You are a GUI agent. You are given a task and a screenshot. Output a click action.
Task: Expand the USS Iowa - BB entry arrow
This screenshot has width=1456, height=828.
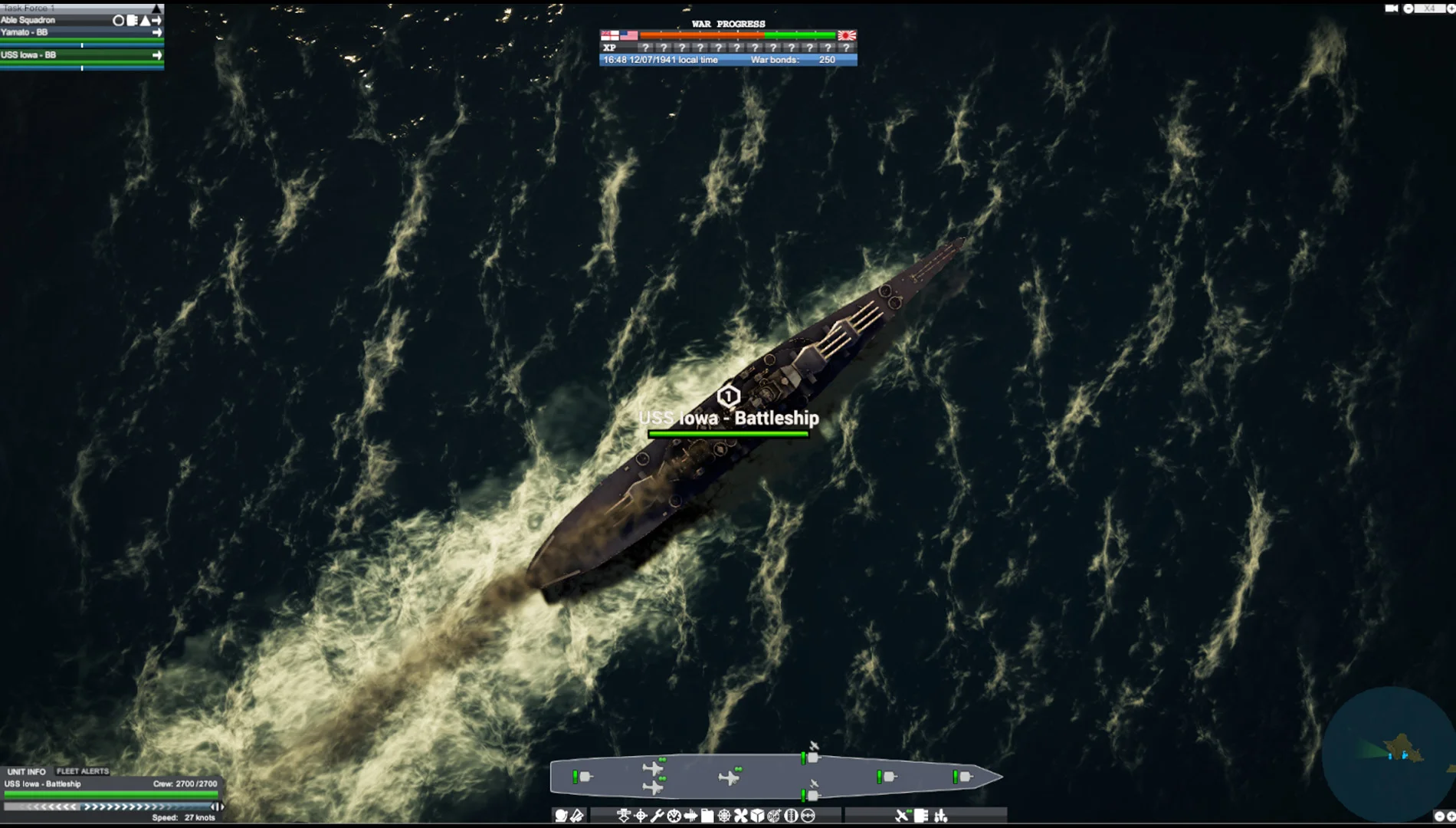[x=158, y=55]
